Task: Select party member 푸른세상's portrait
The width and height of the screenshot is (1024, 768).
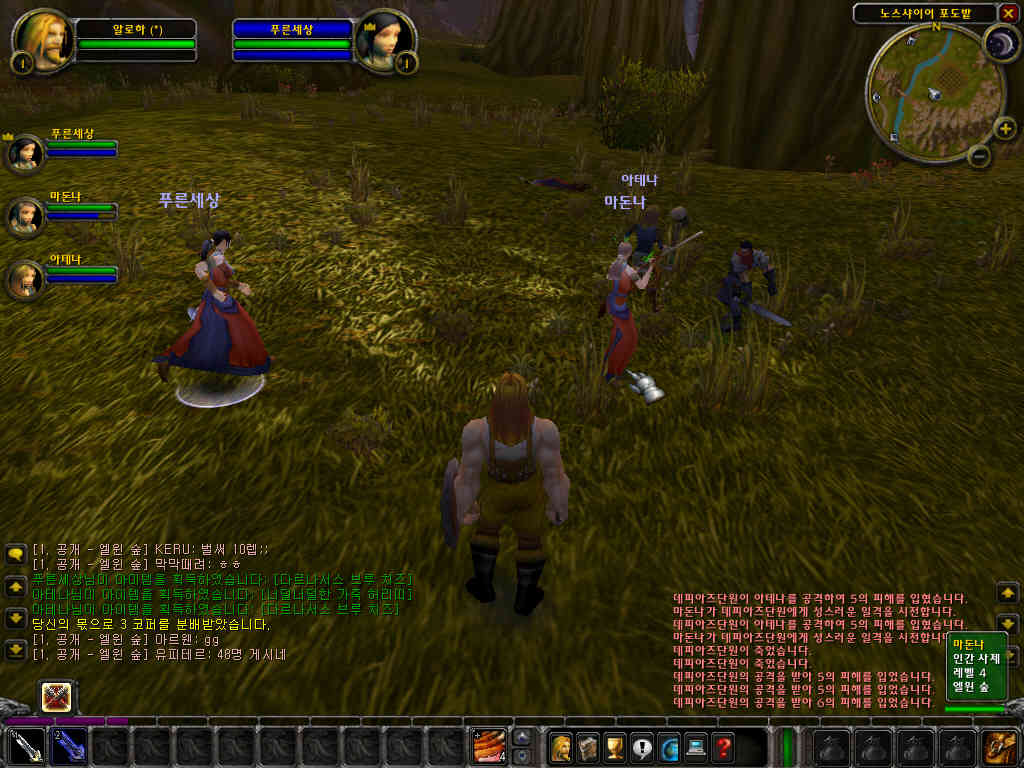Action: (24, 152)
